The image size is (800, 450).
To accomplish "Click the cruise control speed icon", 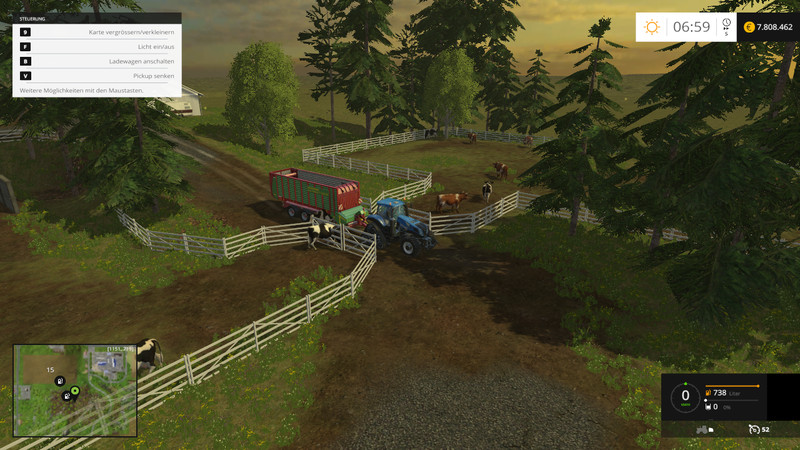I will point(755,429).
